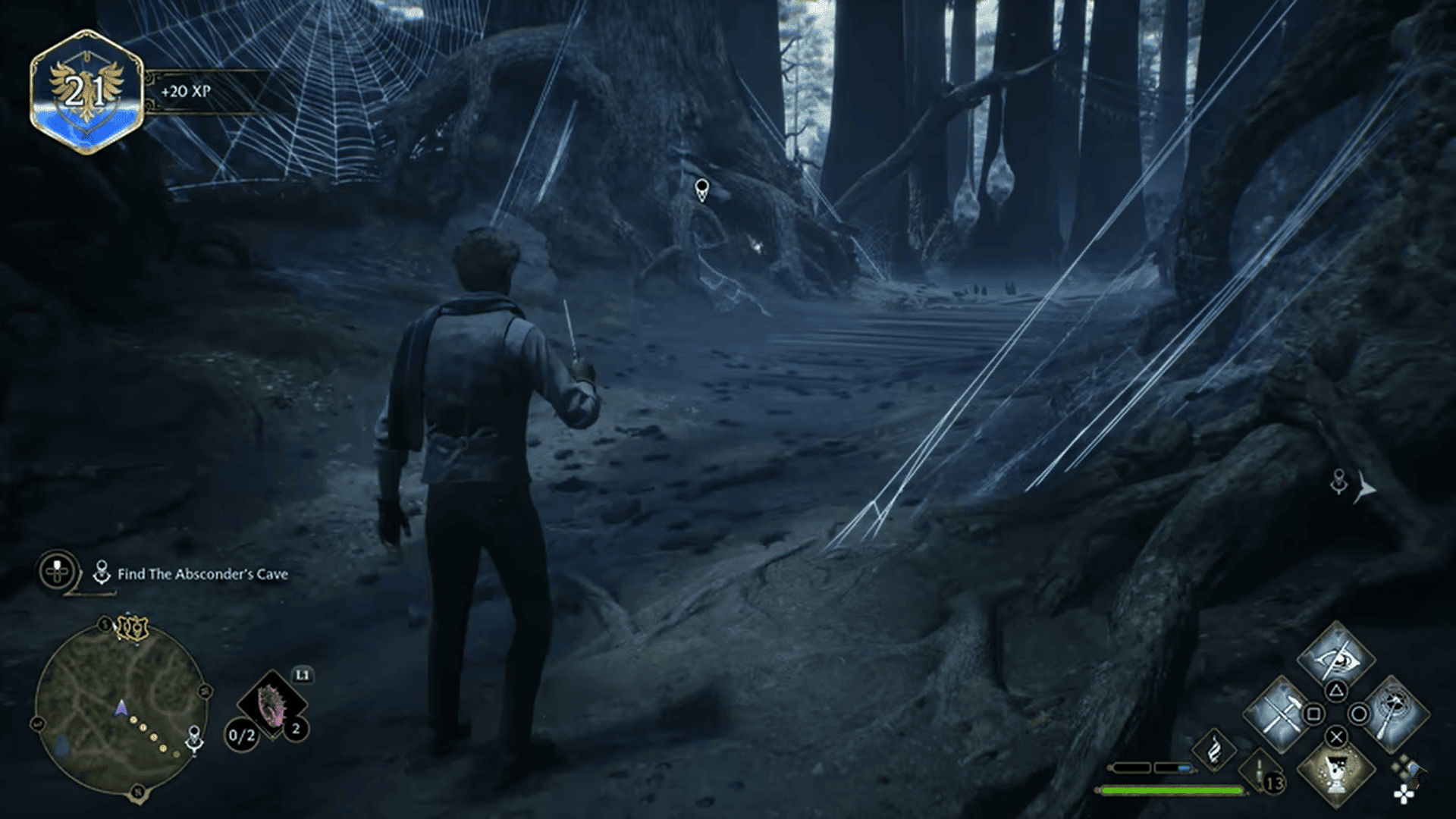Screen dimensions: 1456x819
Task: Click the gold shield icons atop minimap
Action: pyautogui.click(x=130, y=628)
